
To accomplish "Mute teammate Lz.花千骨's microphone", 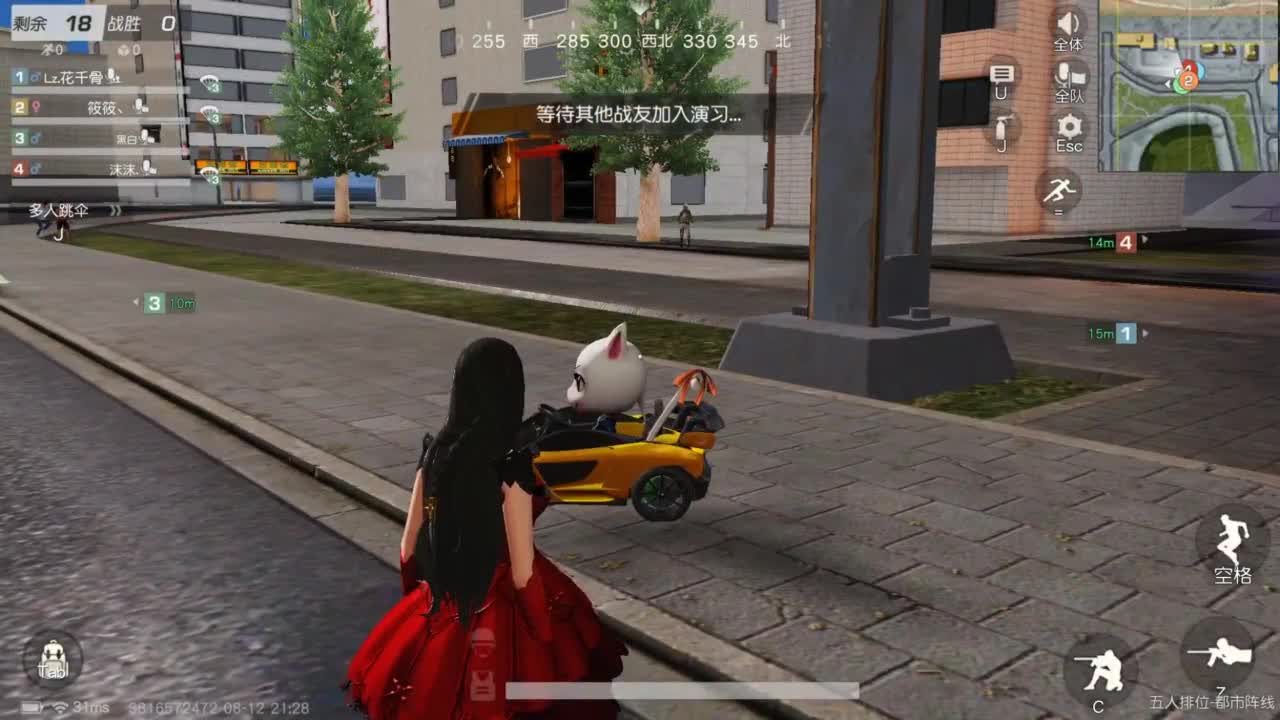I will pyautogui.click(x=113, y=78).
